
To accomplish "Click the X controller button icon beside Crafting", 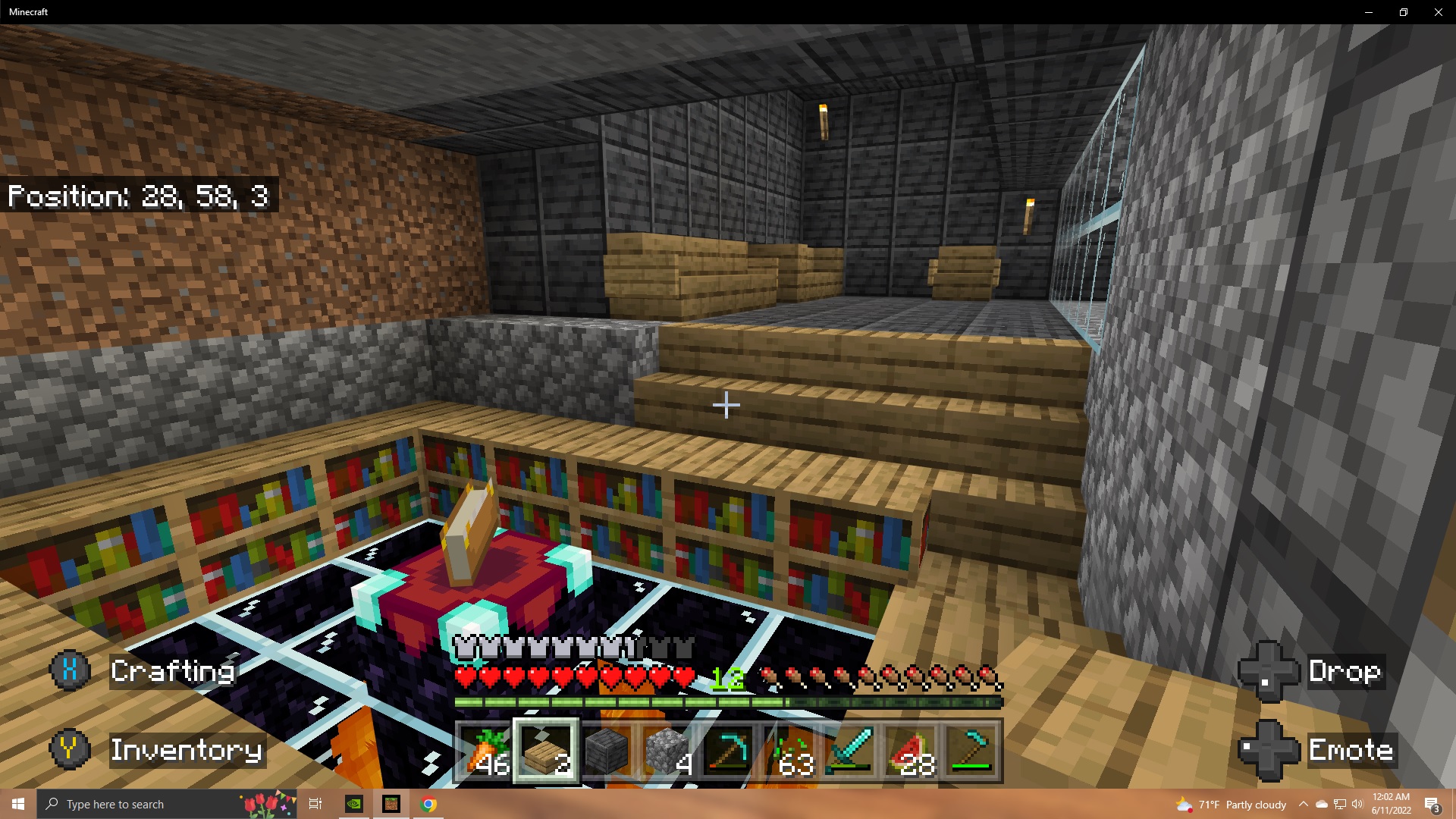I will click(69, 670).
